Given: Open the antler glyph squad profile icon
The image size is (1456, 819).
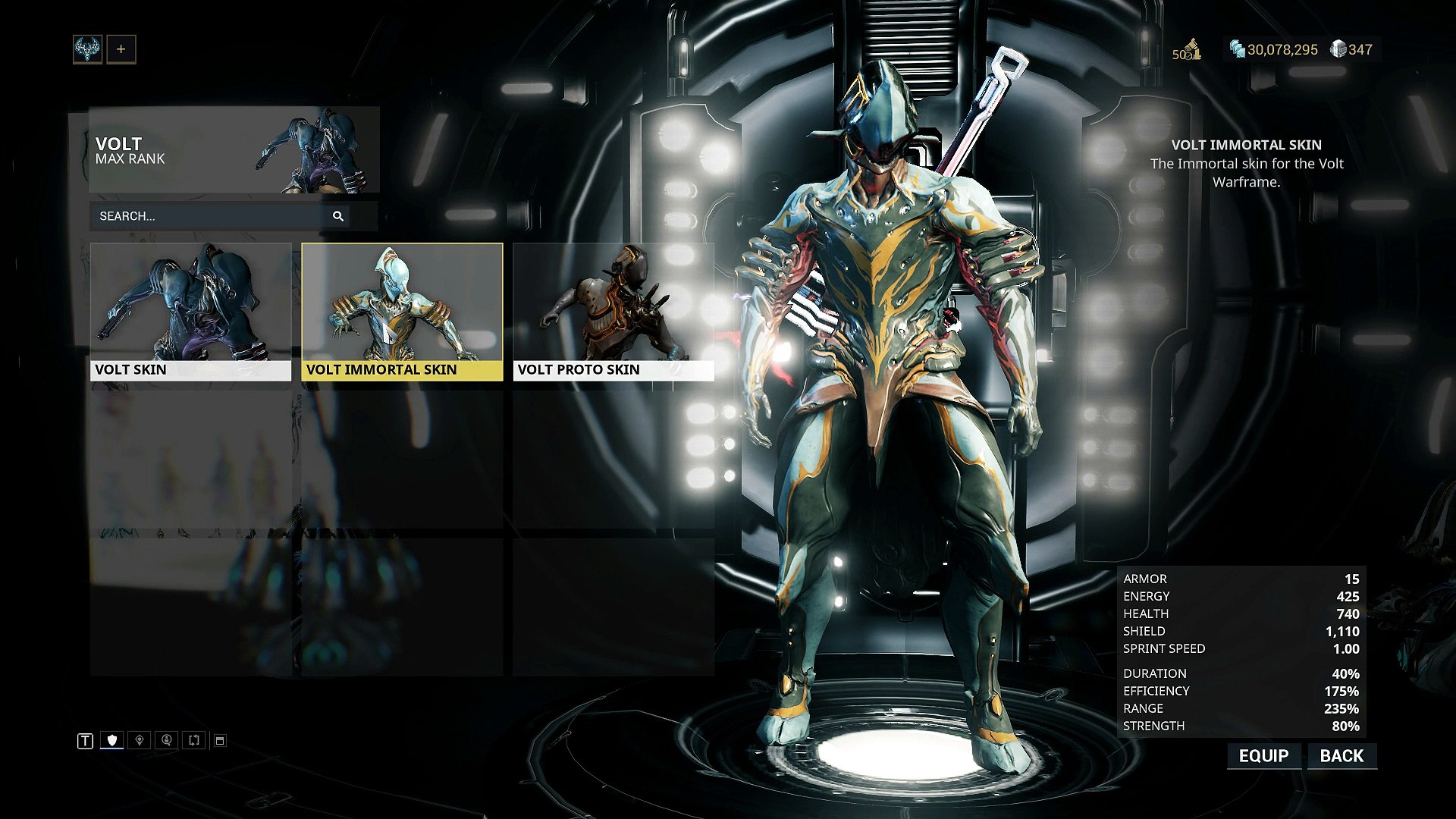Looking at the screenshot, I should [88, 50].
